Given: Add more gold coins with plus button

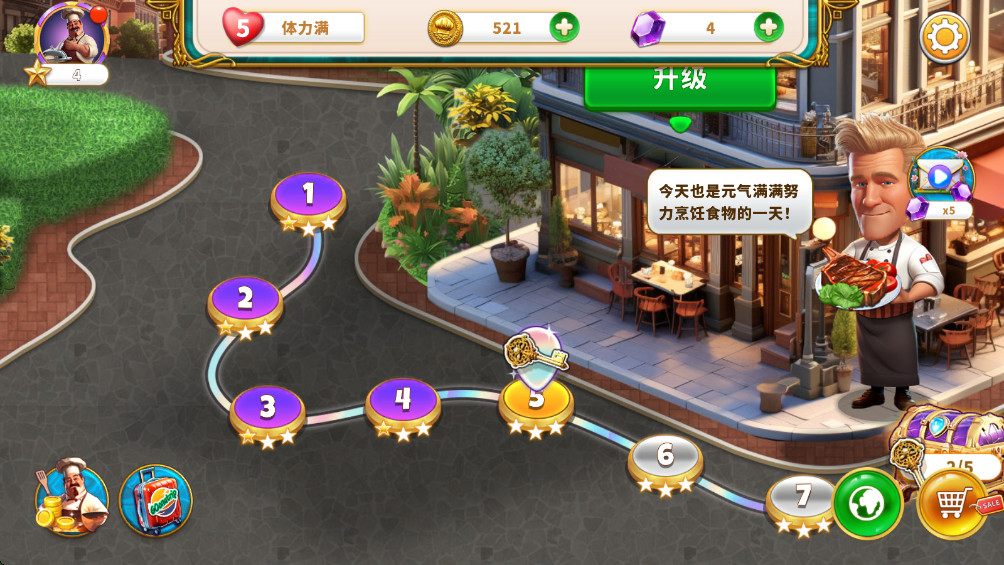Looking at the screenshot, I should click(x=564, y=27).
